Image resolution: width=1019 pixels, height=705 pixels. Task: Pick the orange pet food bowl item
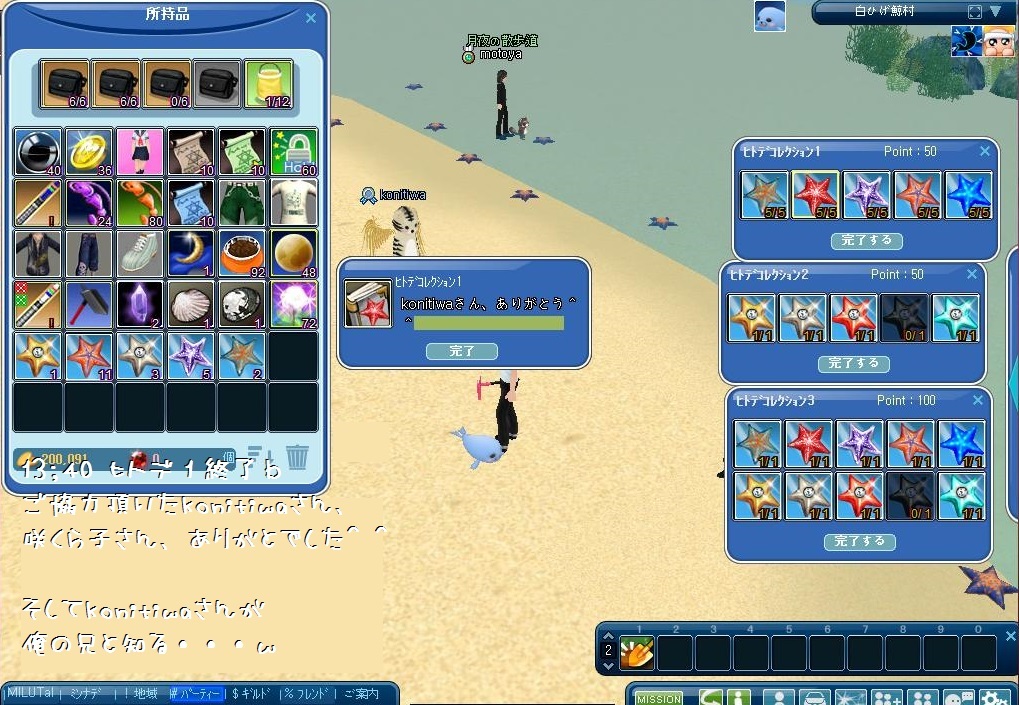point(242,254)
